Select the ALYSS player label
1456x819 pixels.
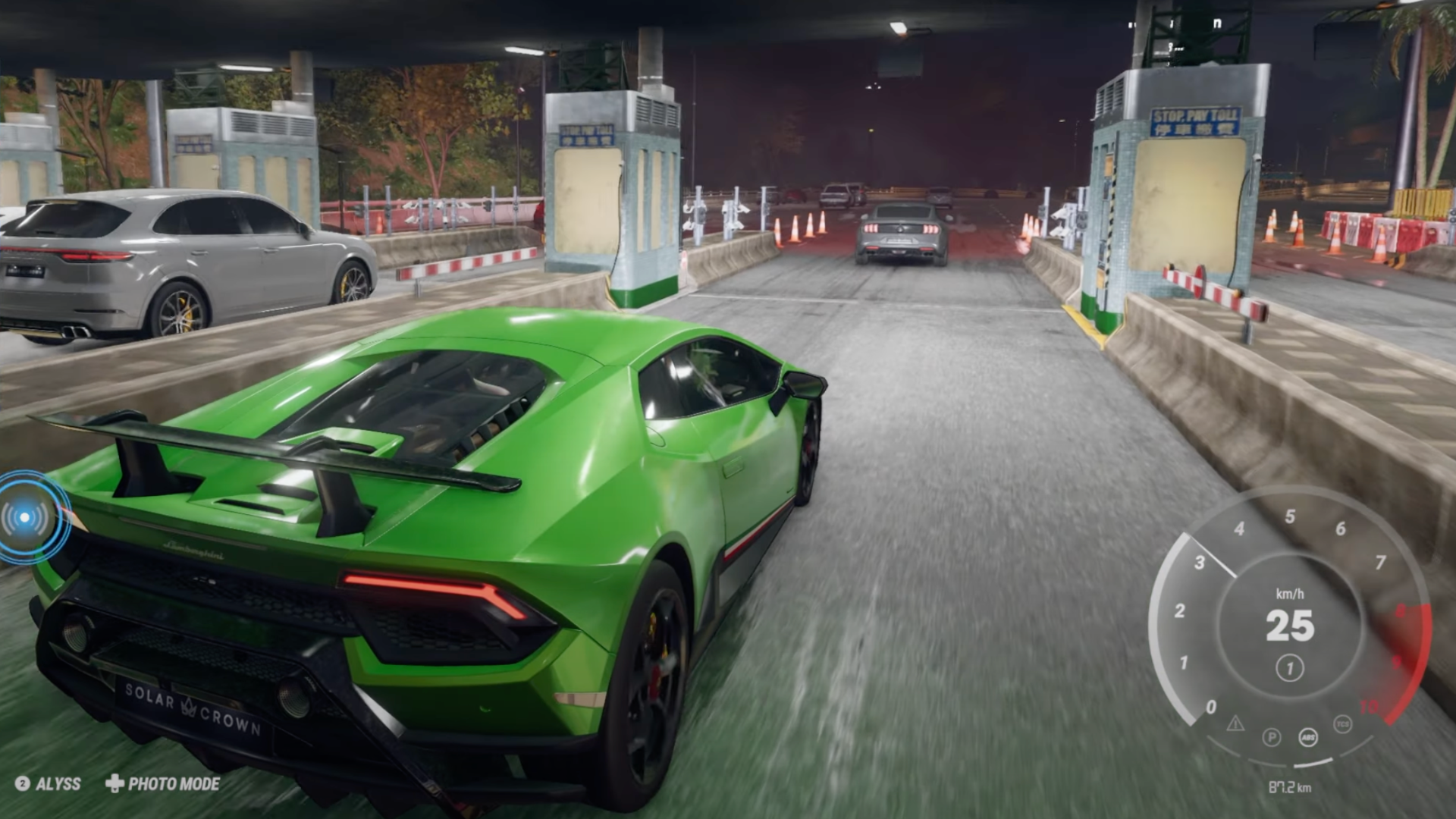click(x=49, y=783)
